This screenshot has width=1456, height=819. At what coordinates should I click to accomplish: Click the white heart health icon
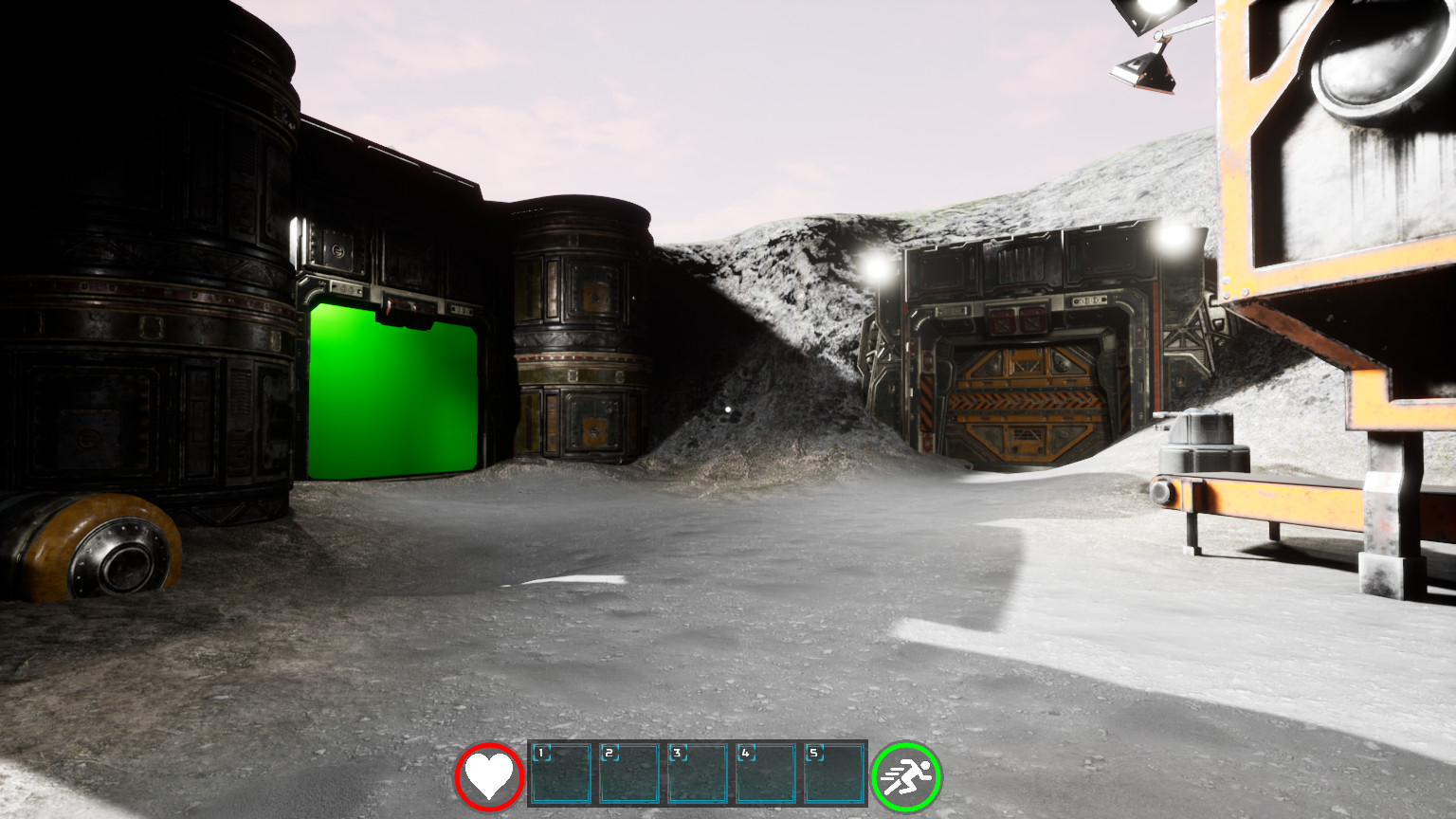488,774
